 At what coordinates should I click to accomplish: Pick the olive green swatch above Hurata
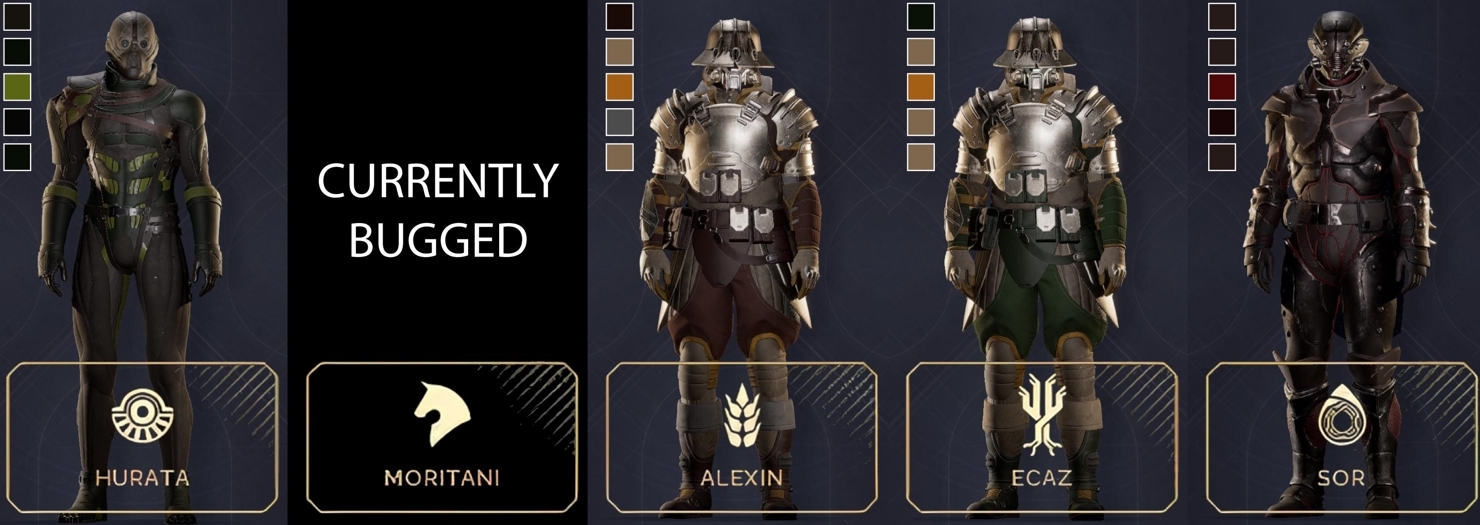click(x=18, y=87)
